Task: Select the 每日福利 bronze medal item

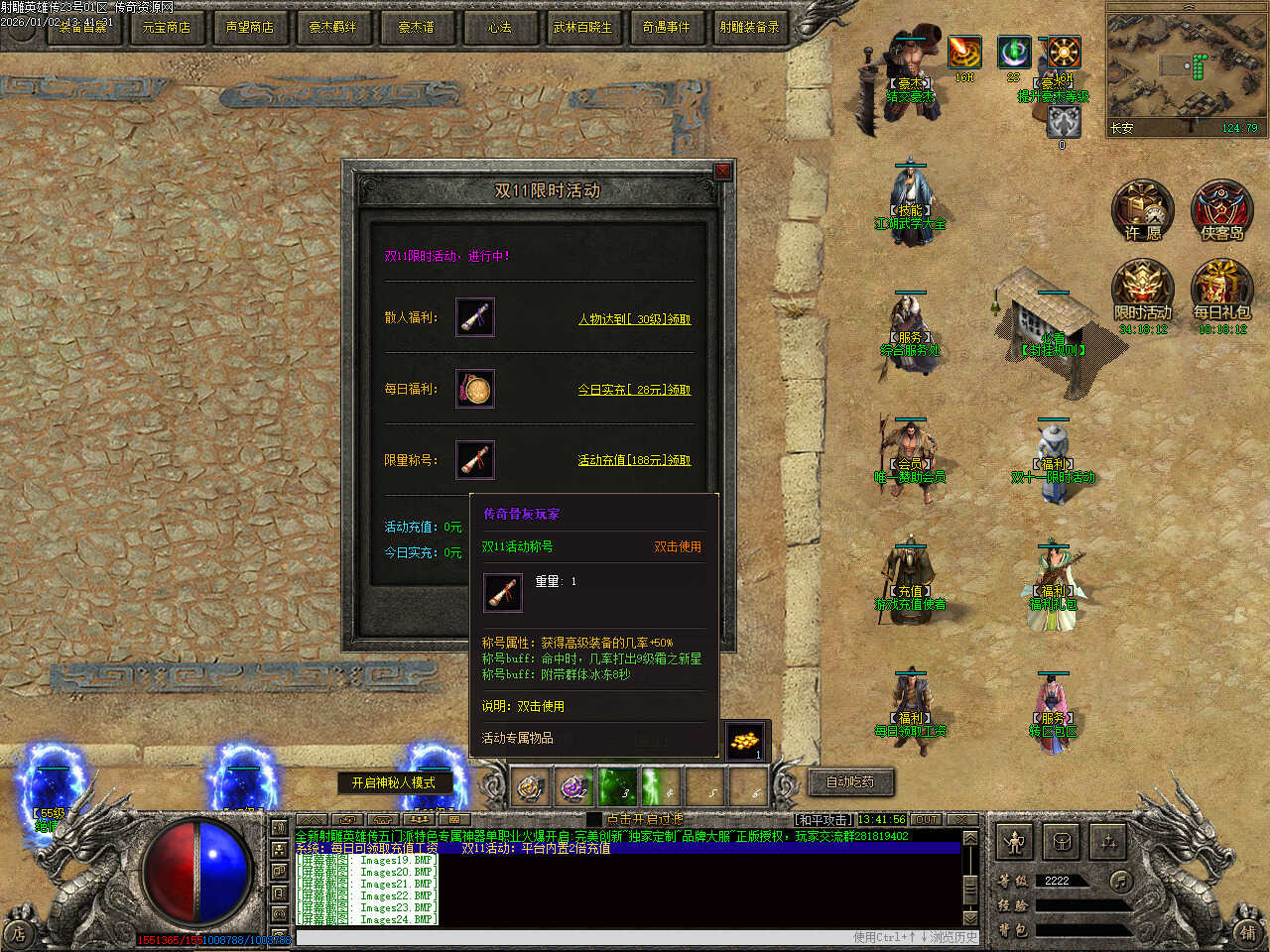Action: [x=475, y=389]
